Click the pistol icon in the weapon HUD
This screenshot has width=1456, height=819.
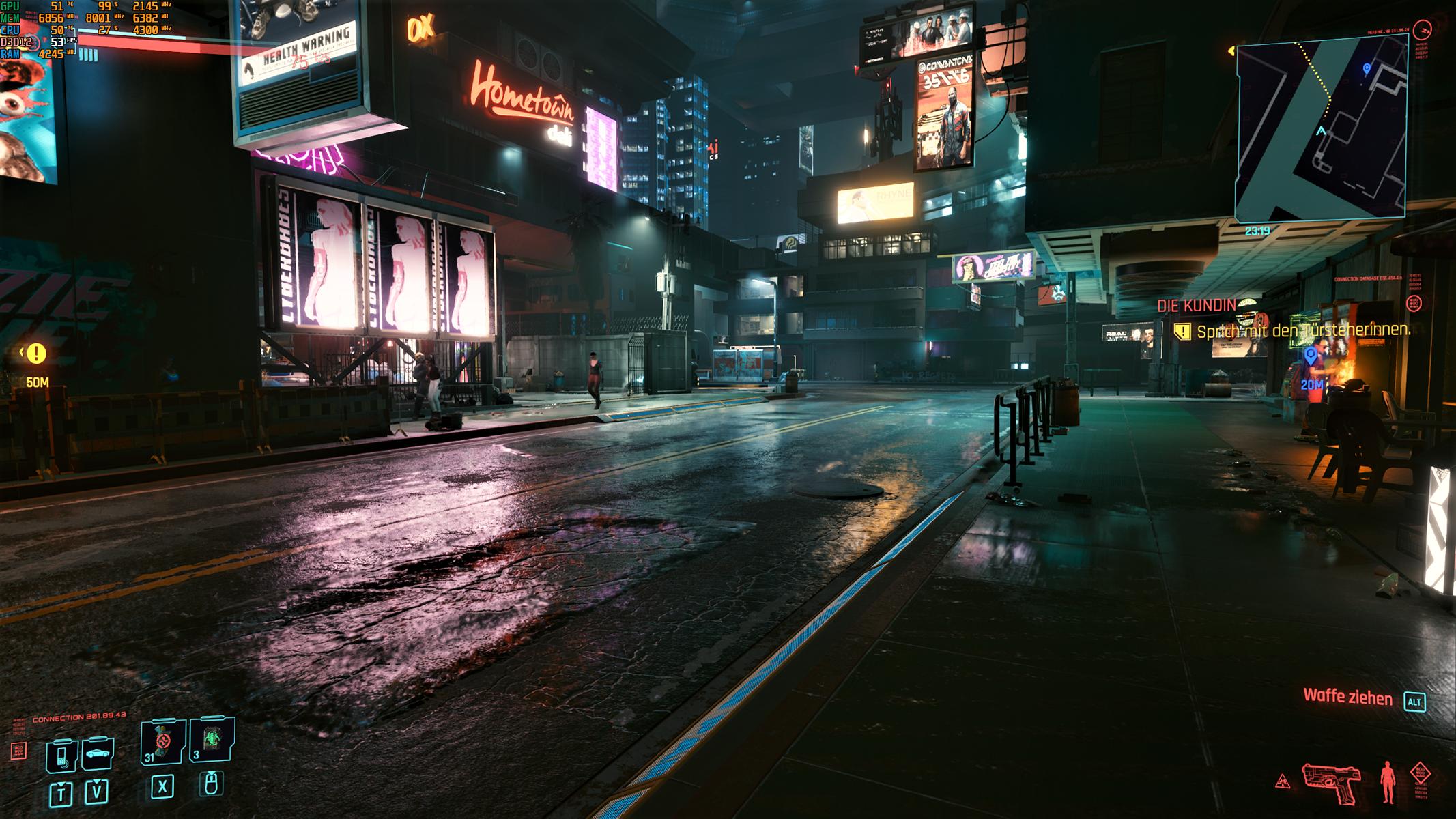click(x=1331, y=781)
